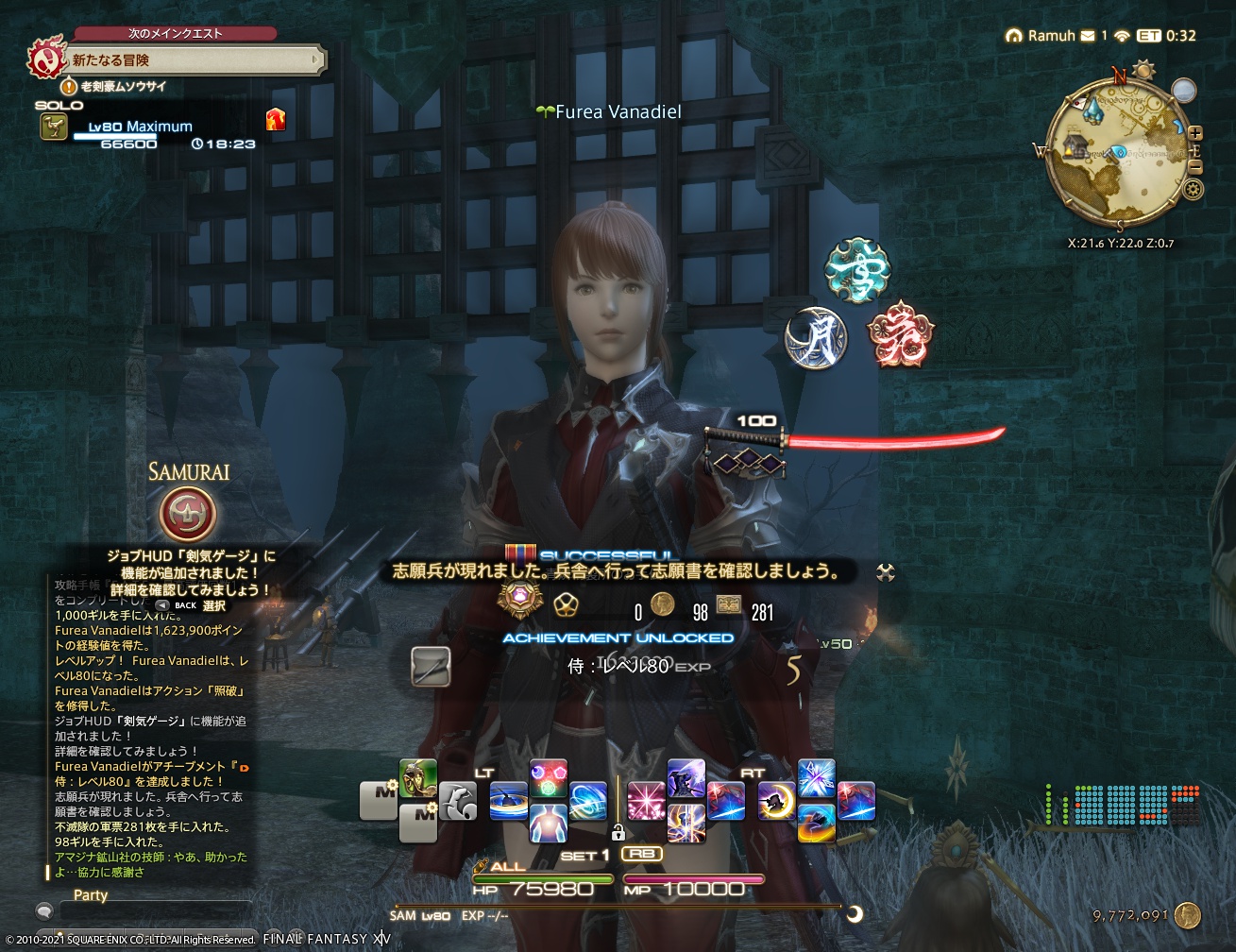Select the Party chat tab

pyautogui.click(x=90, y=894)
